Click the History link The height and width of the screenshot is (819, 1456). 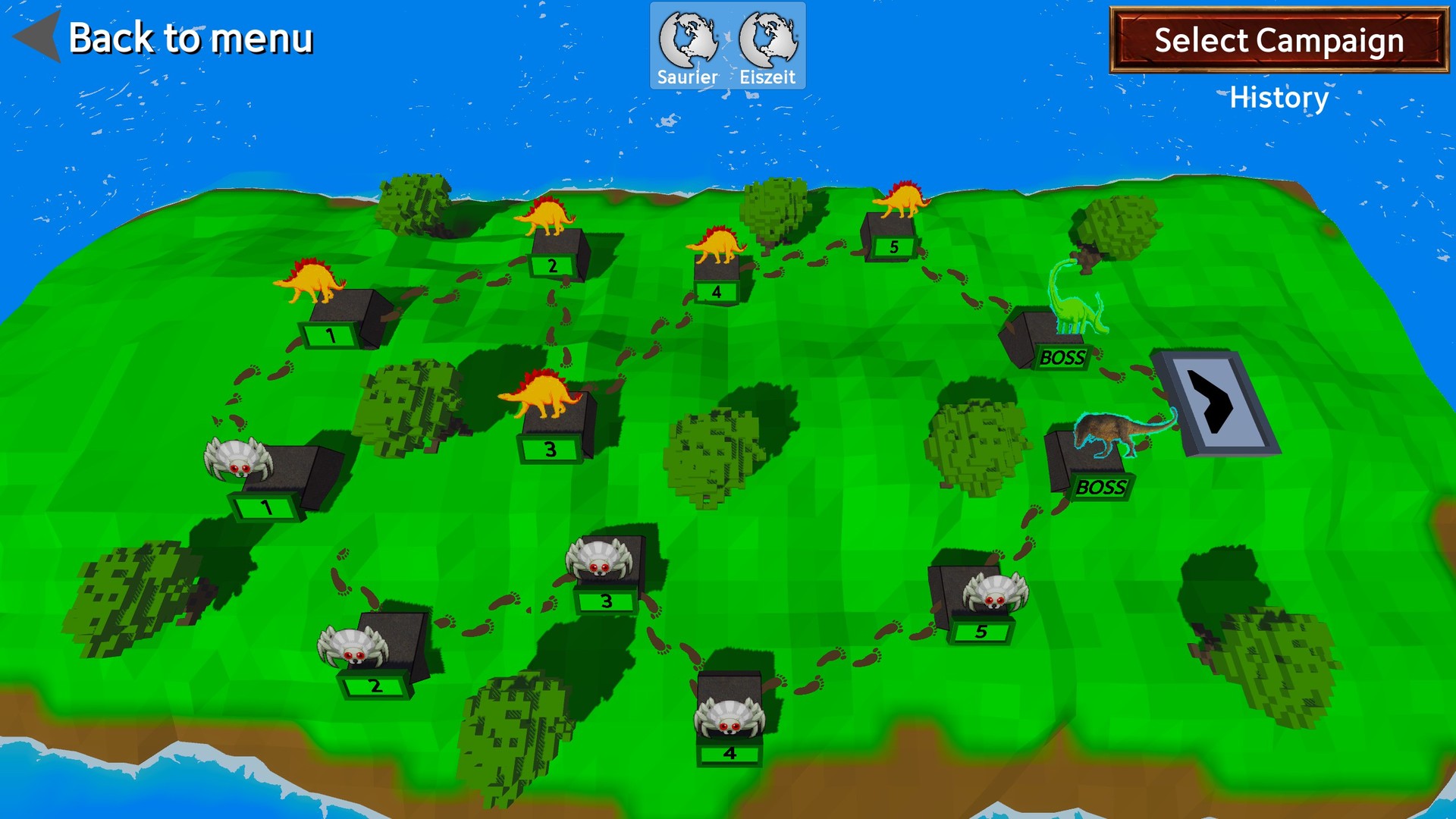(1278, 97)
